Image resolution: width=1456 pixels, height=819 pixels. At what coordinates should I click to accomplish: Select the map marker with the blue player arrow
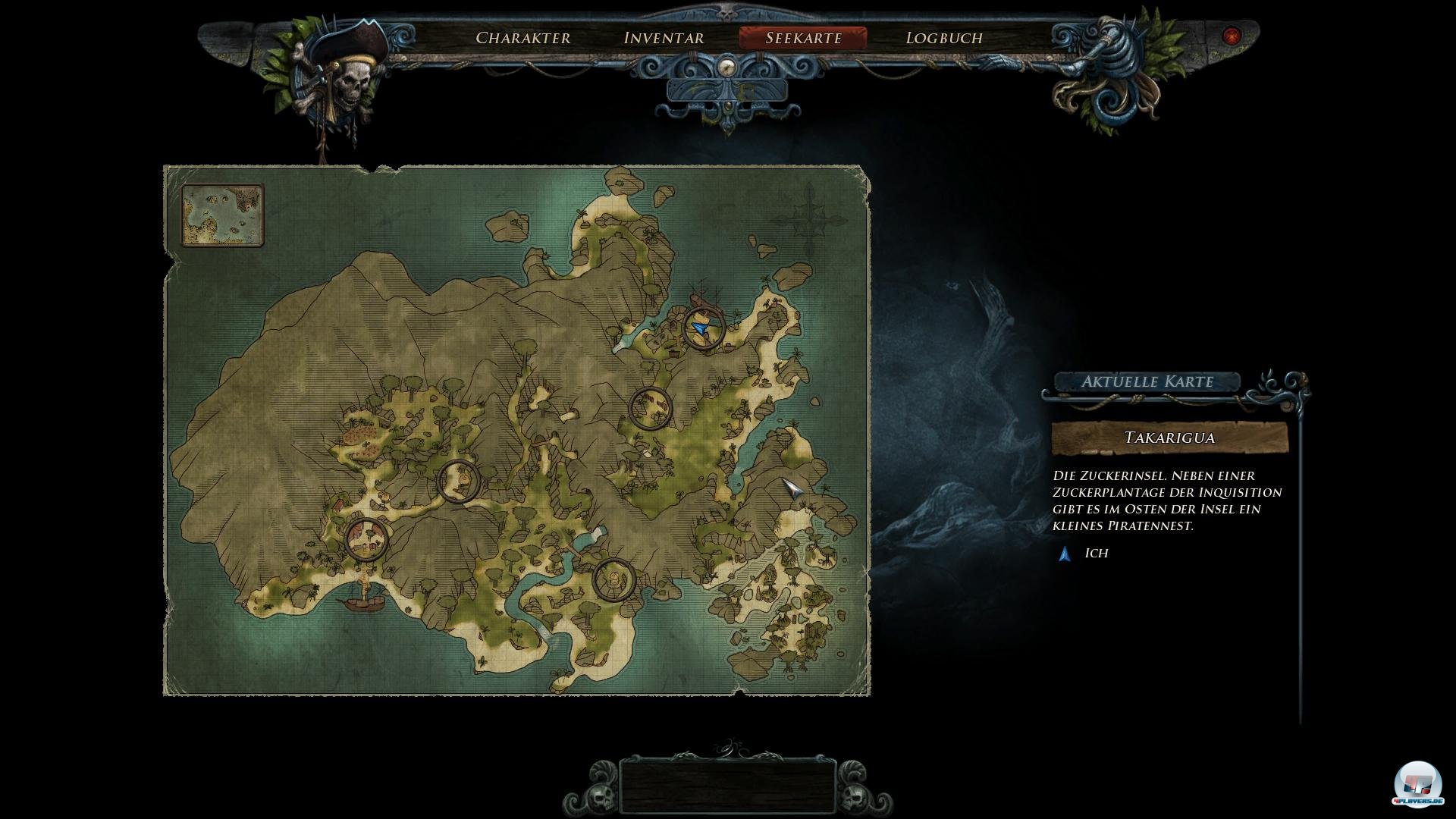[703, 328]
